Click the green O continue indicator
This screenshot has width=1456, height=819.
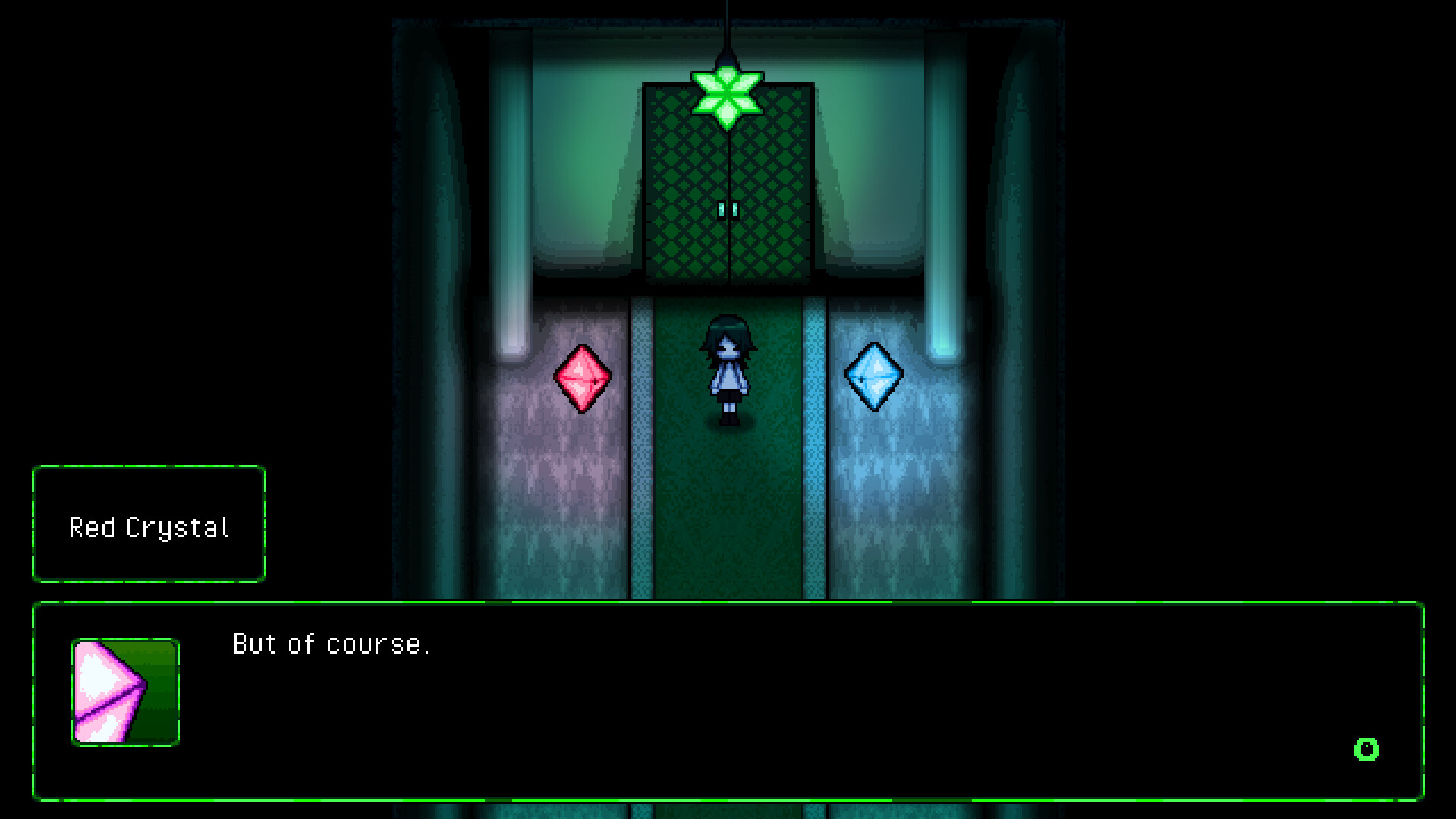pyautogui.click(x=1366, y=750)
